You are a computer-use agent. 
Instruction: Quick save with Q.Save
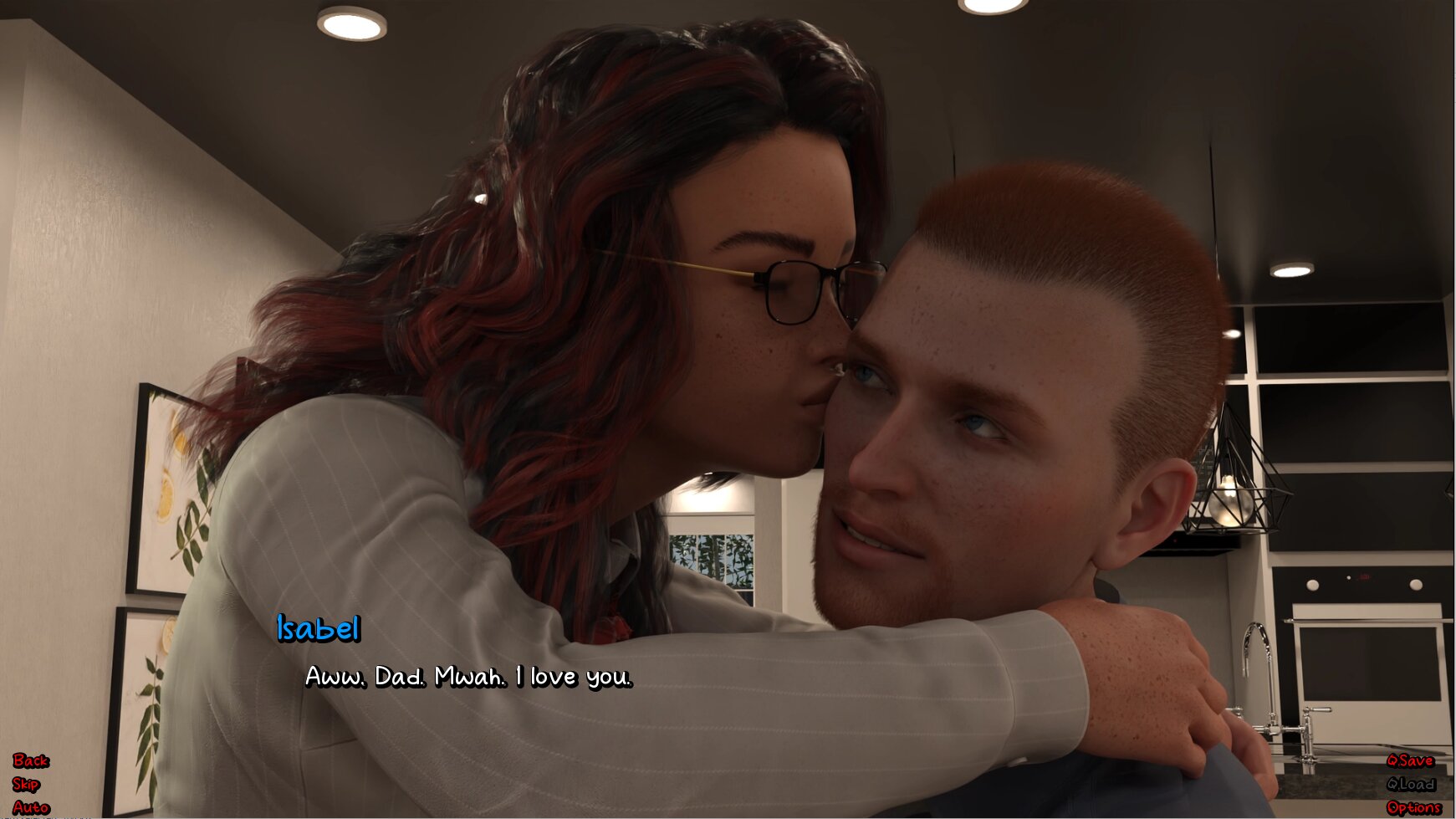pyautogui.click(x=1410, y=760)
